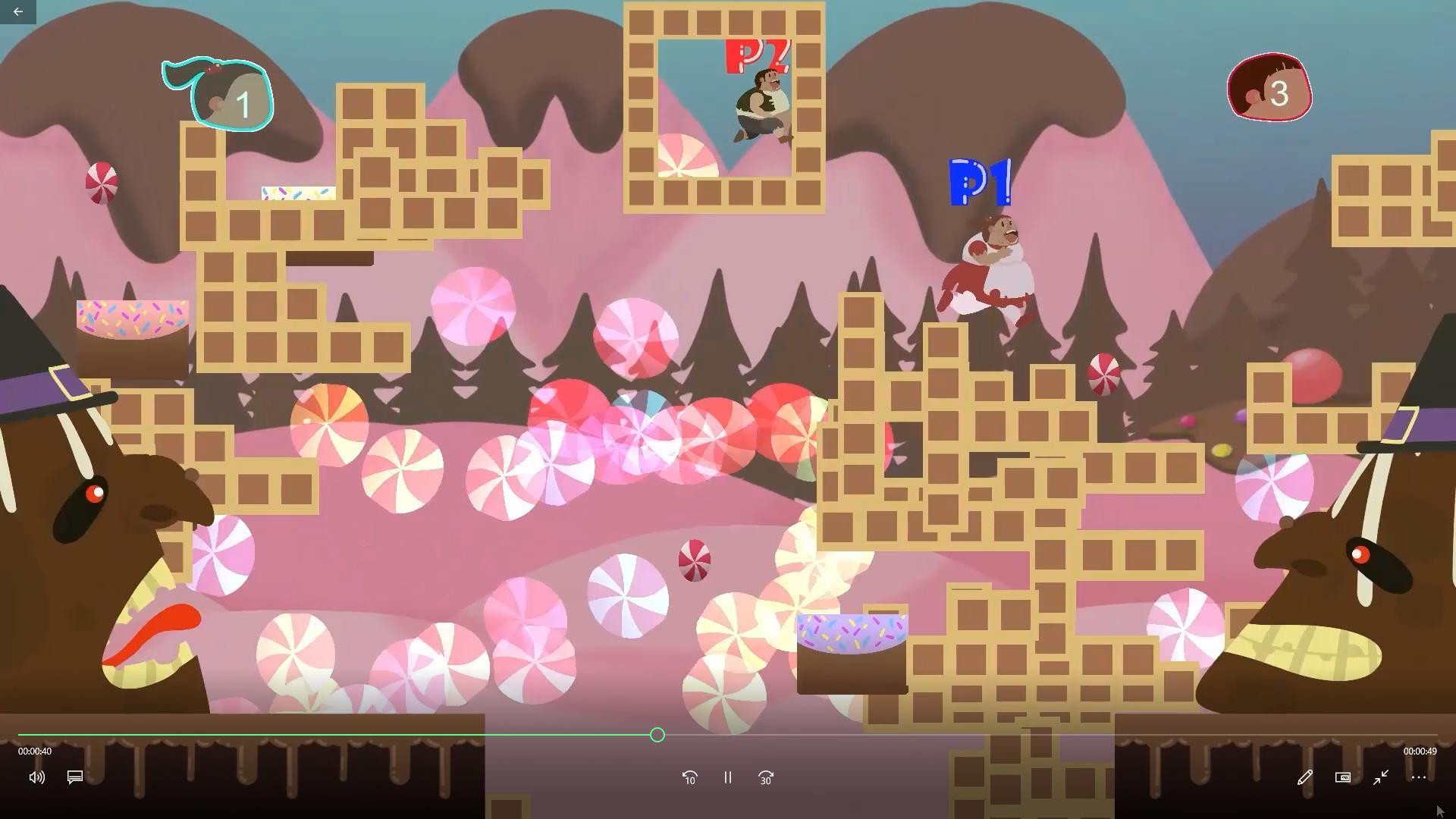Viewport: 1456px width, 819px height.
Task: Click the P2 character inside the waffle cage
Action: [761, 106]
